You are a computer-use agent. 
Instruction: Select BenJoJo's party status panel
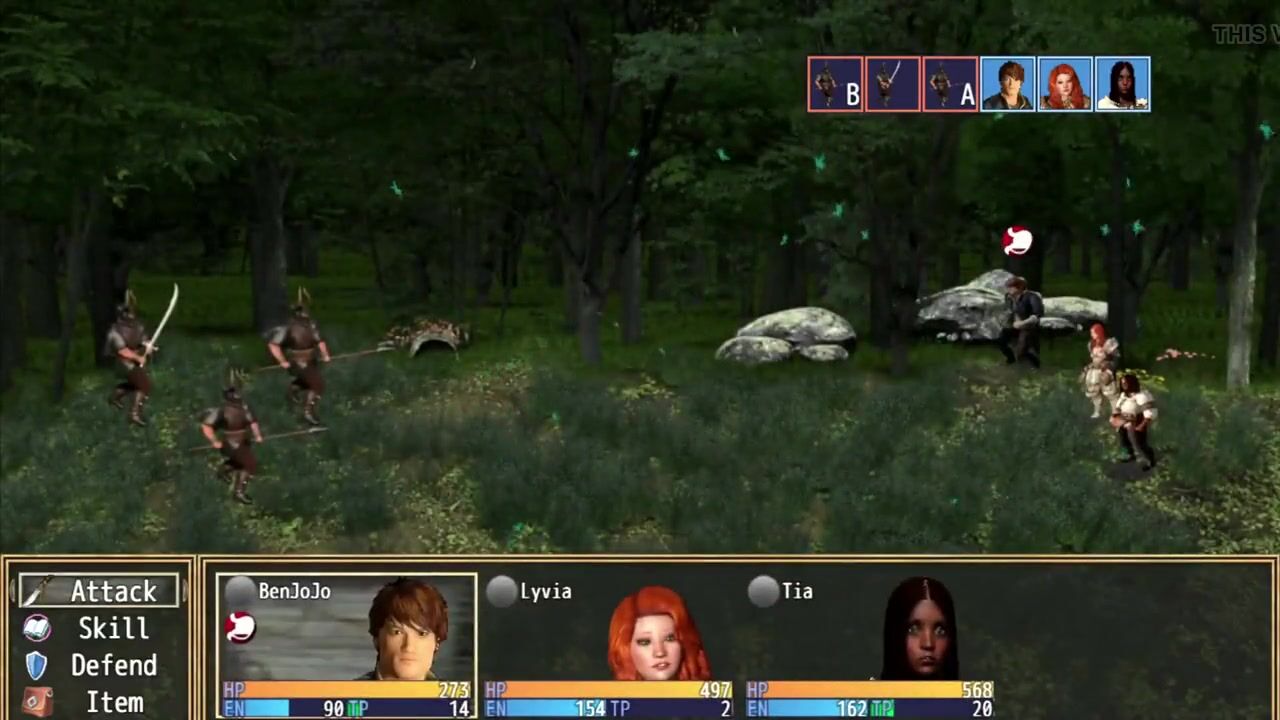(x=346, y=646)
